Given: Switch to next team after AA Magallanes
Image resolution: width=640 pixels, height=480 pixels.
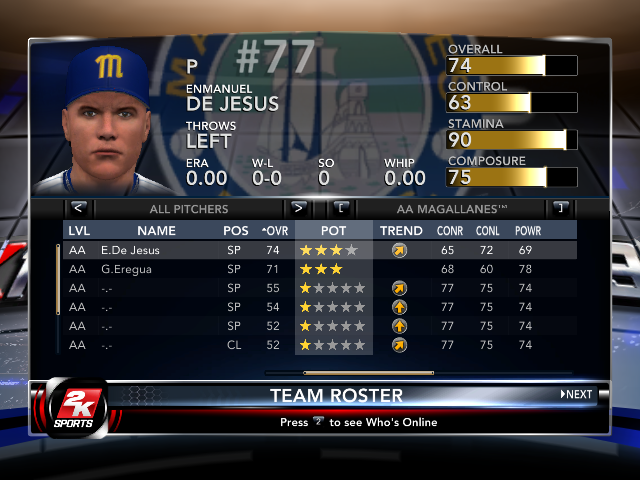Looking at the screenshot, I should point(560,209).
